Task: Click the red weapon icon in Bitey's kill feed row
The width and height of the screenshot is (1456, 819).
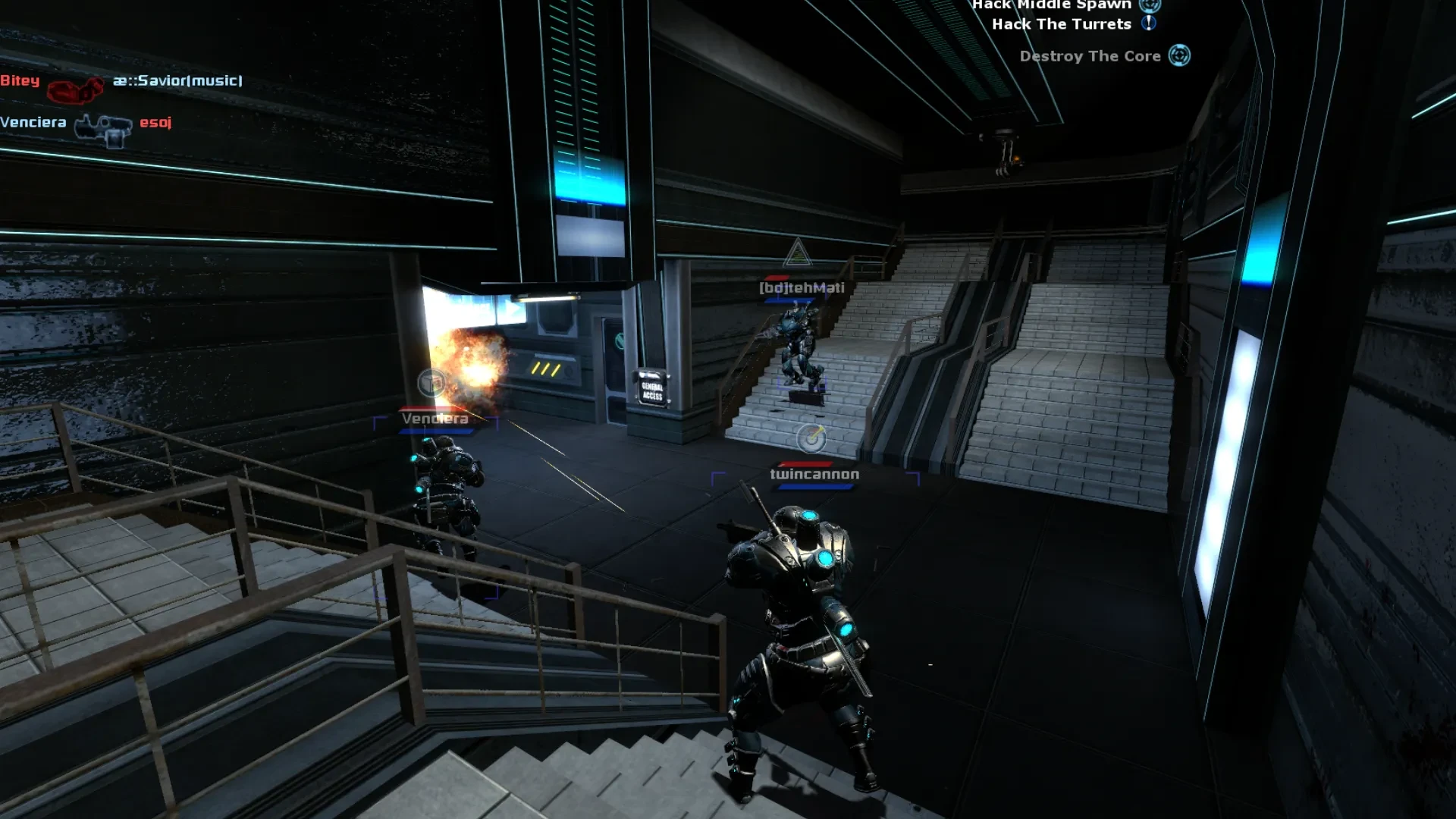Action: (75, 89)
